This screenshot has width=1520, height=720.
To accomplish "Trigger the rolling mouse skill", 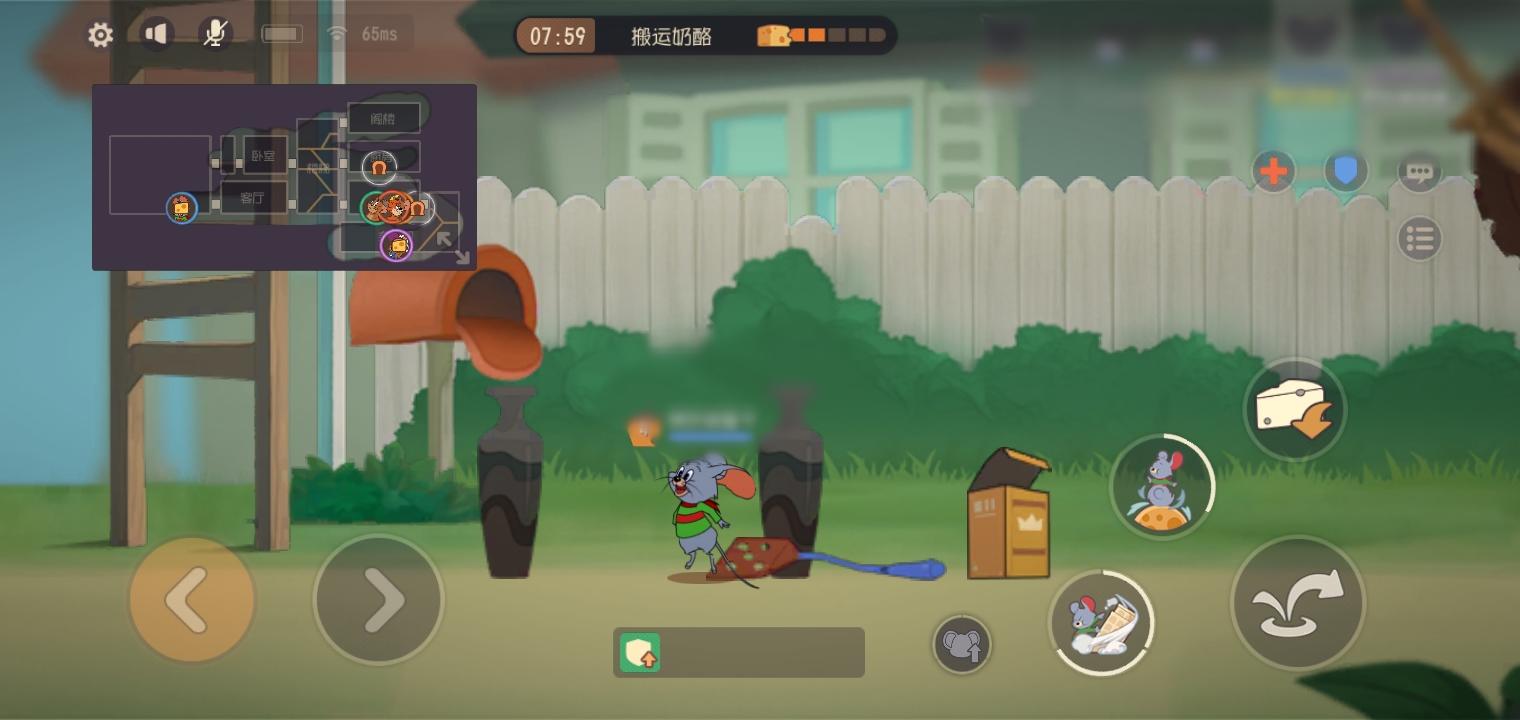I will (x=1103, y=622).
